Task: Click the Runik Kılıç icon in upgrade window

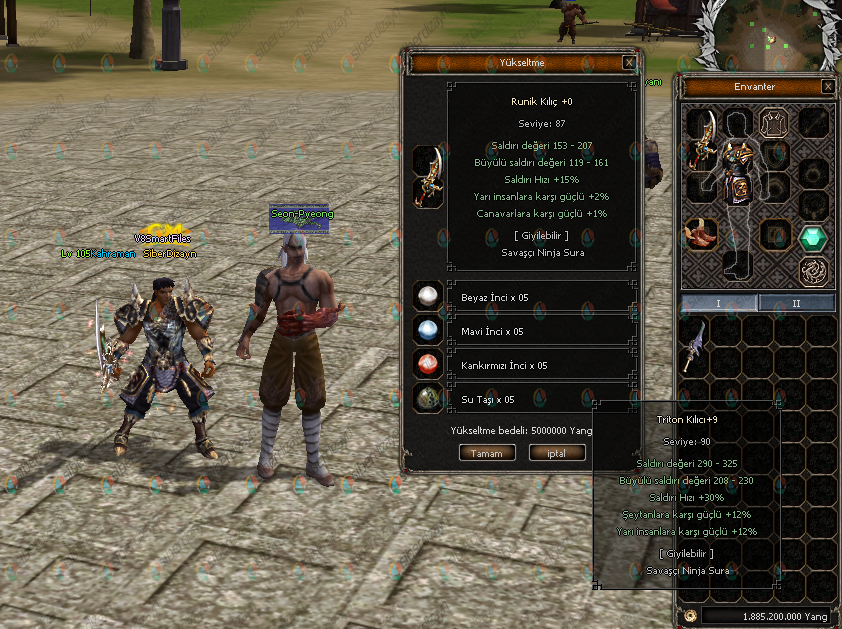Action: (429, 176)
